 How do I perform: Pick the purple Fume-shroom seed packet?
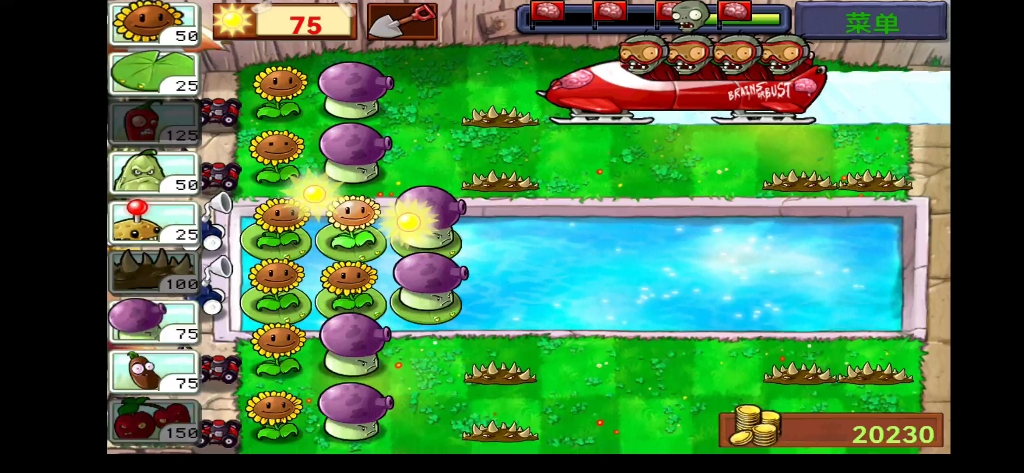(155, 320)
